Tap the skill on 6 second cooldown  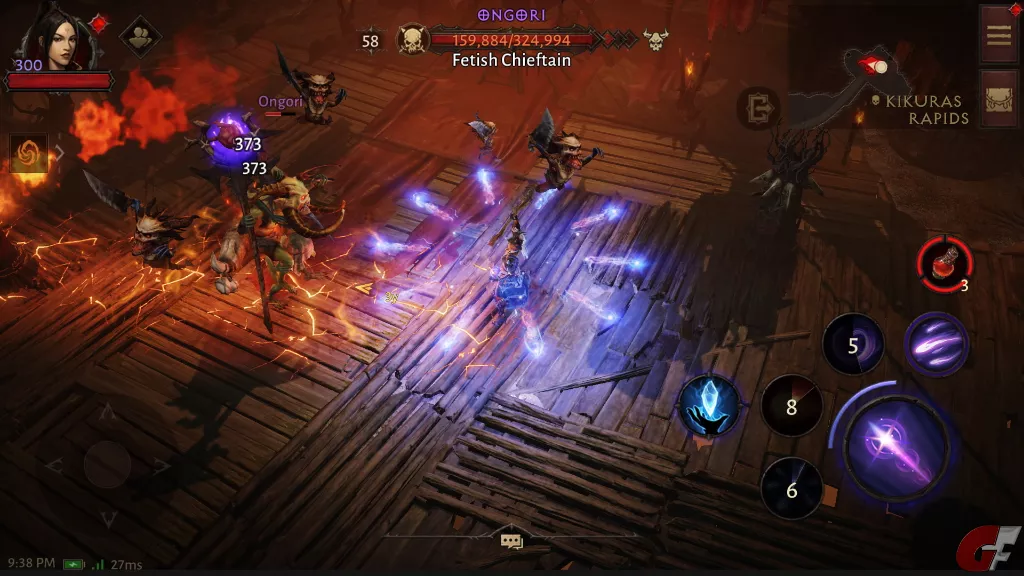click(791, 489)
